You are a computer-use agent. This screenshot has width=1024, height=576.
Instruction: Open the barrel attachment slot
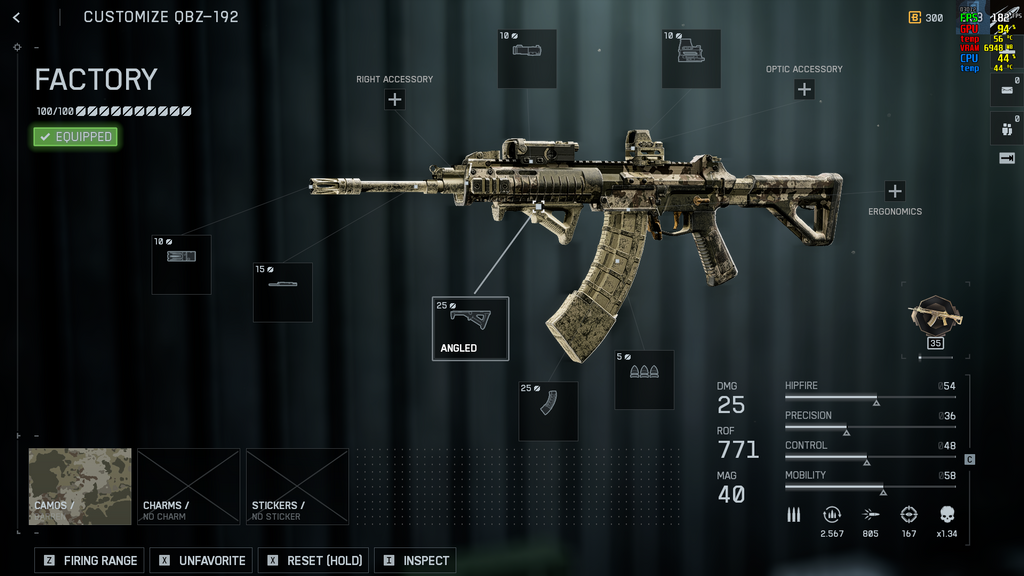point(282,291)
